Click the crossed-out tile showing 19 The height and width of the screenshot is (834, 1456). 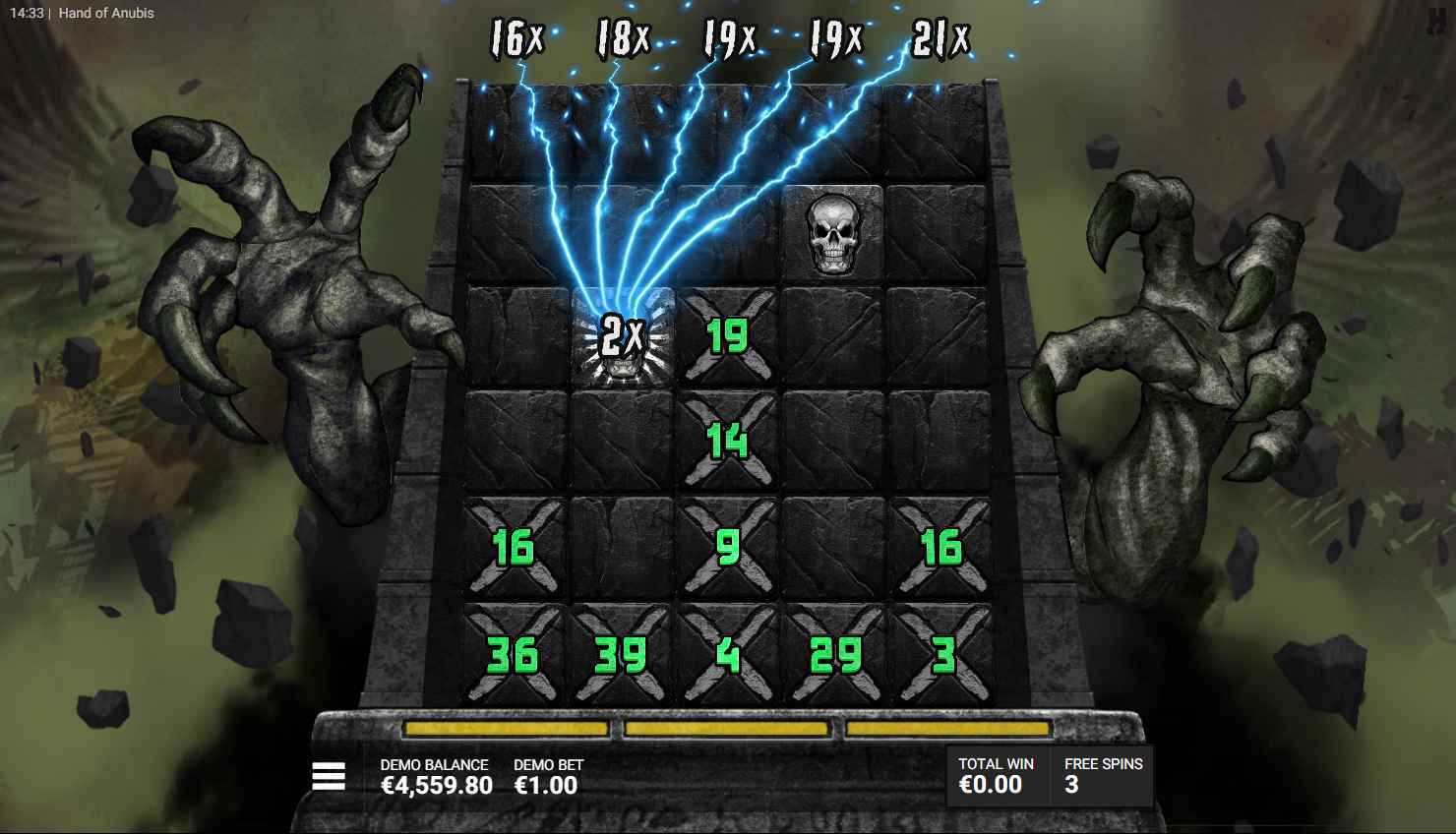pyautogui.click(x=726, y=334)
